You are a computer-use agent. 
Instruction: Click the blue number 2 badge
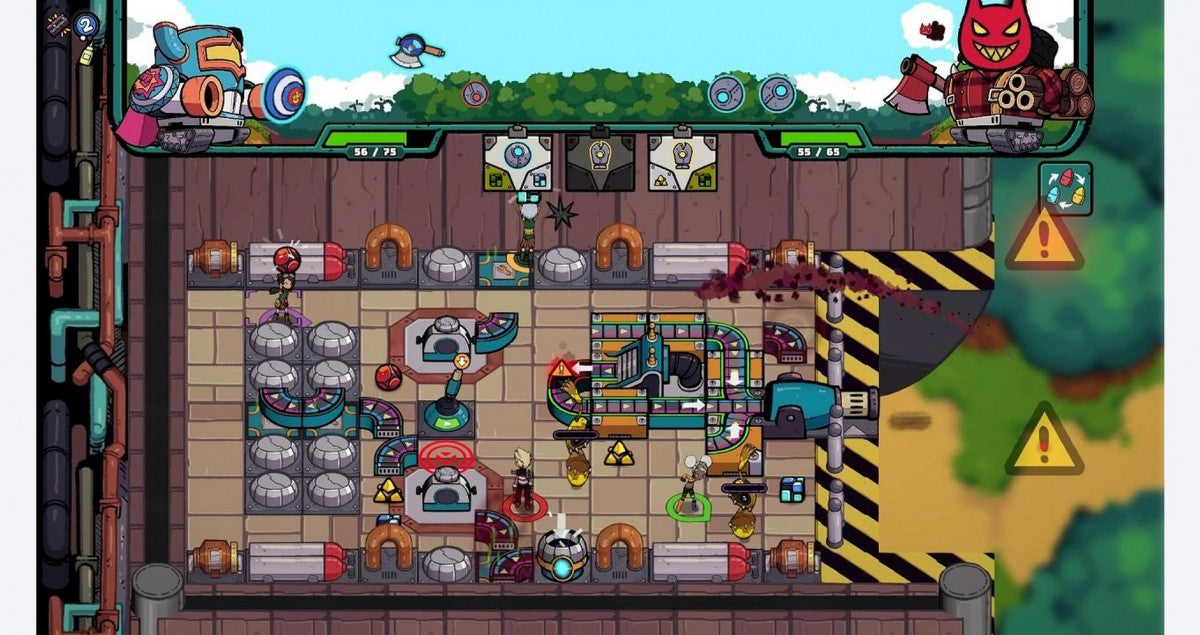(87, 25)
